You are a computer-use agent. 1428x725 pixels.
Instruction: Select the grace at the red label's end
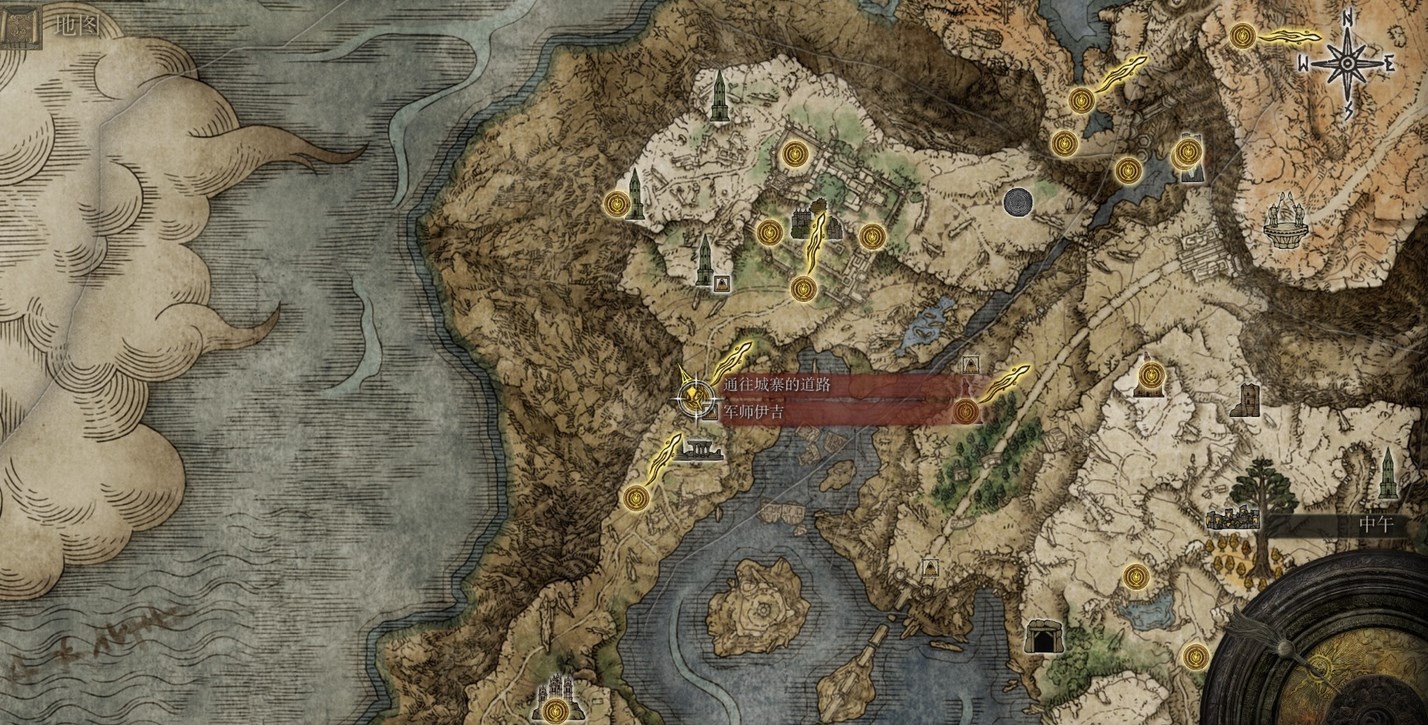pos(966,411)
